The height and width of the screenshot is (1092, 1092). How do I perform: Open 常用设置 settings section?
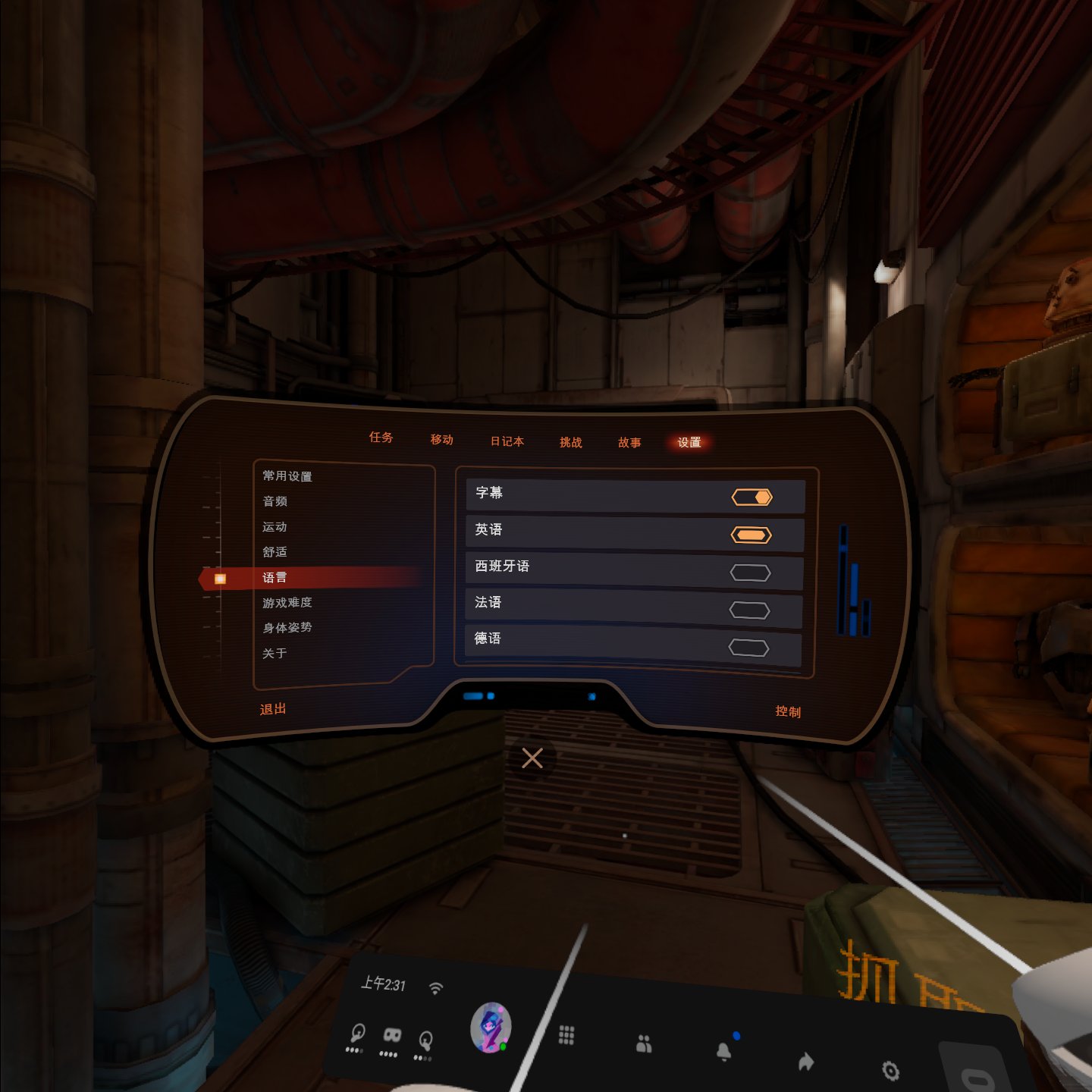point(287,476)
